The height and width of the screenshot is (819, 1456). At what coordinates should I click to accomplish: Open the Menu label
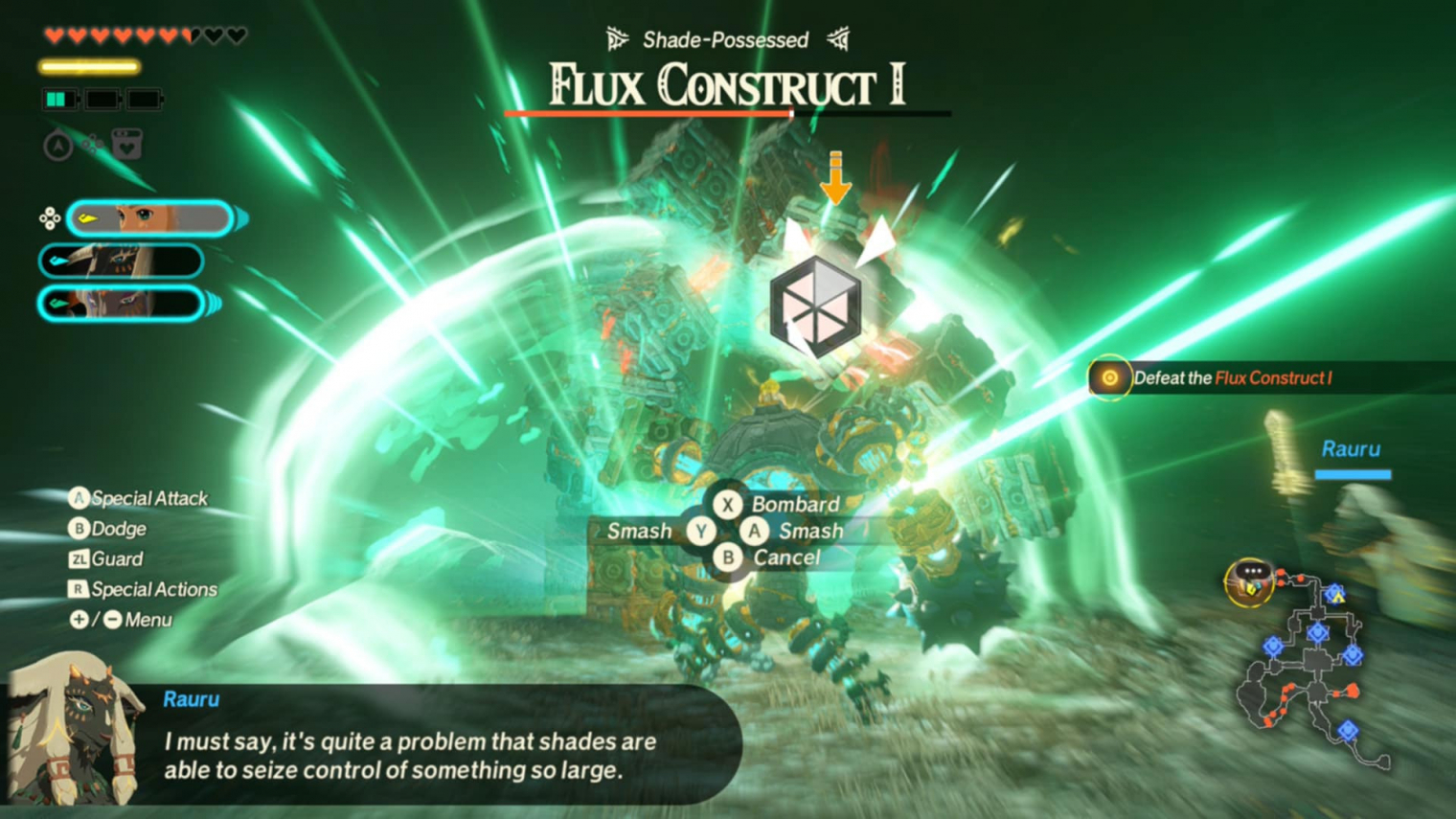tap(123, 620)
